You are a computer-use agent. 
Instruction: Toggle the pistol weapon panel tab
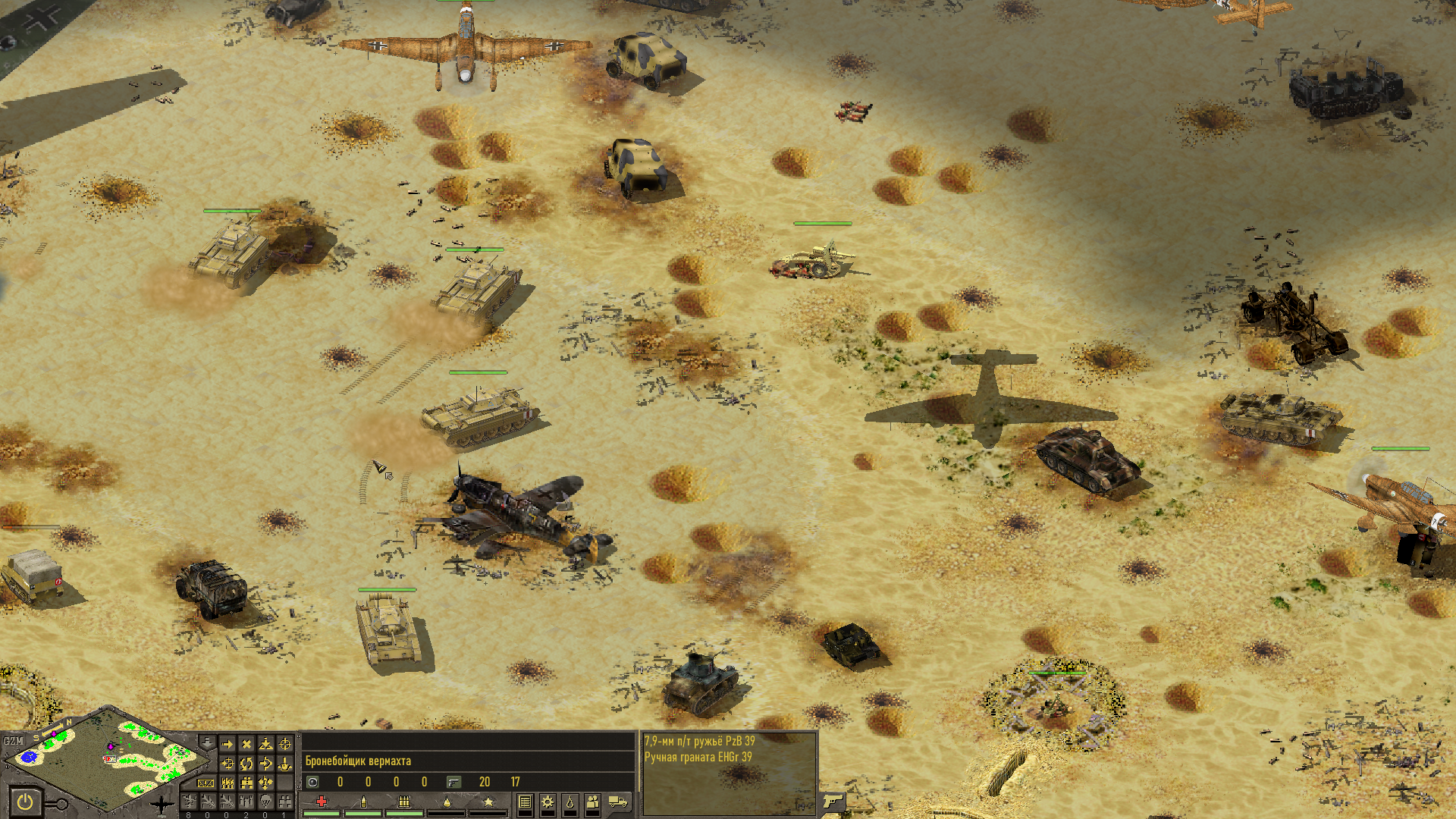832,801
